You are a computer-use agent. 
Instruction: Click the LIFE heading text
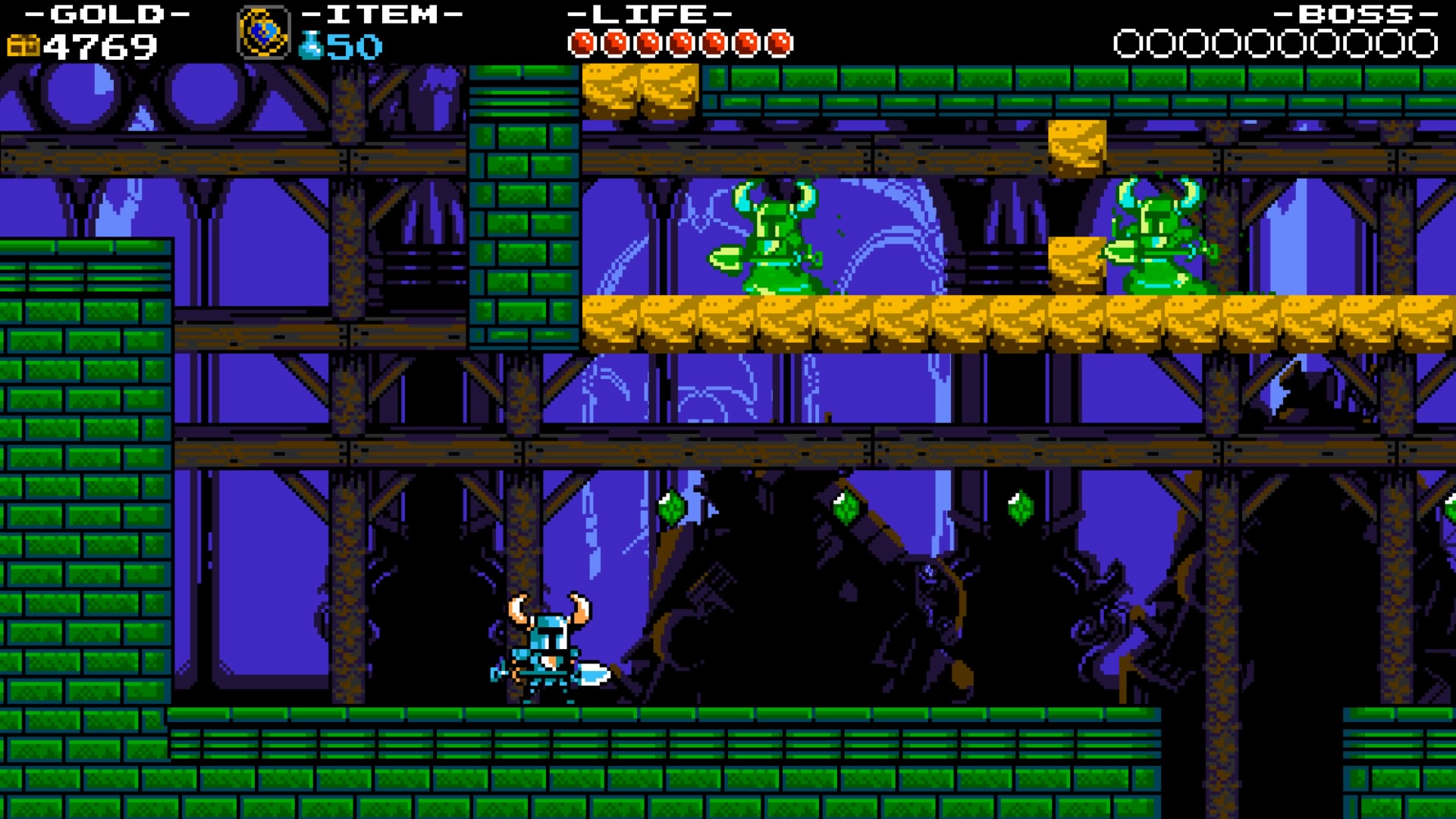click(x=651, y=13)
